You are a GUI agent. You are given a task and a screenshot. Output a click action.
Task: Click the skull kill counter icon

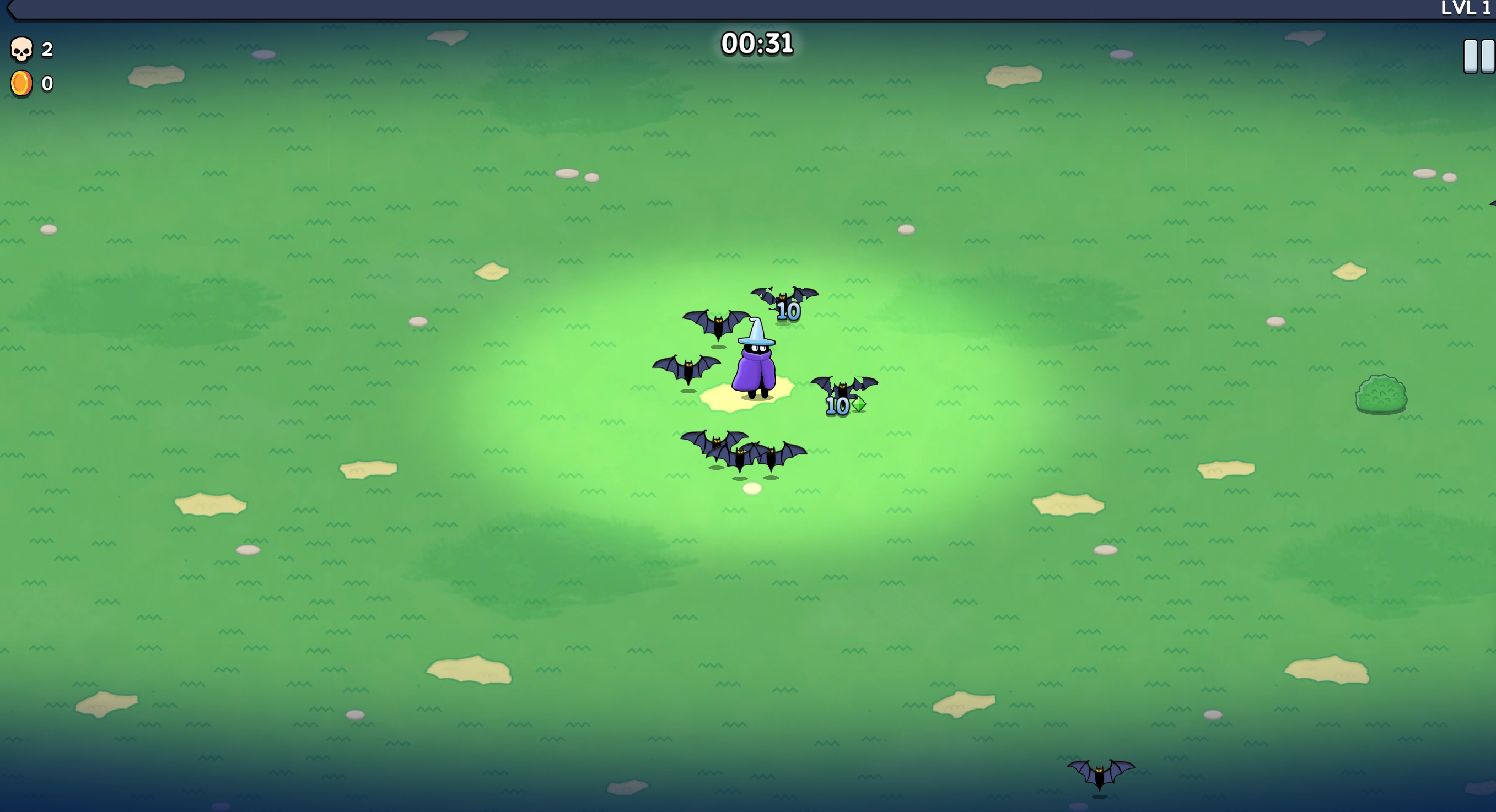pyautogui.click(x=21, y=49)
